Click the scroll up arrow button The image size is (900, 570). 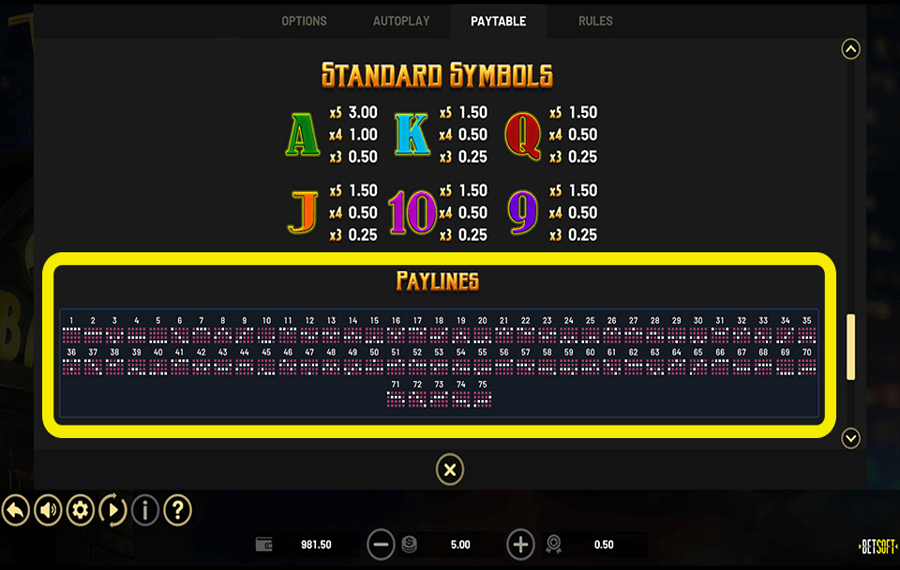[851, 49]
